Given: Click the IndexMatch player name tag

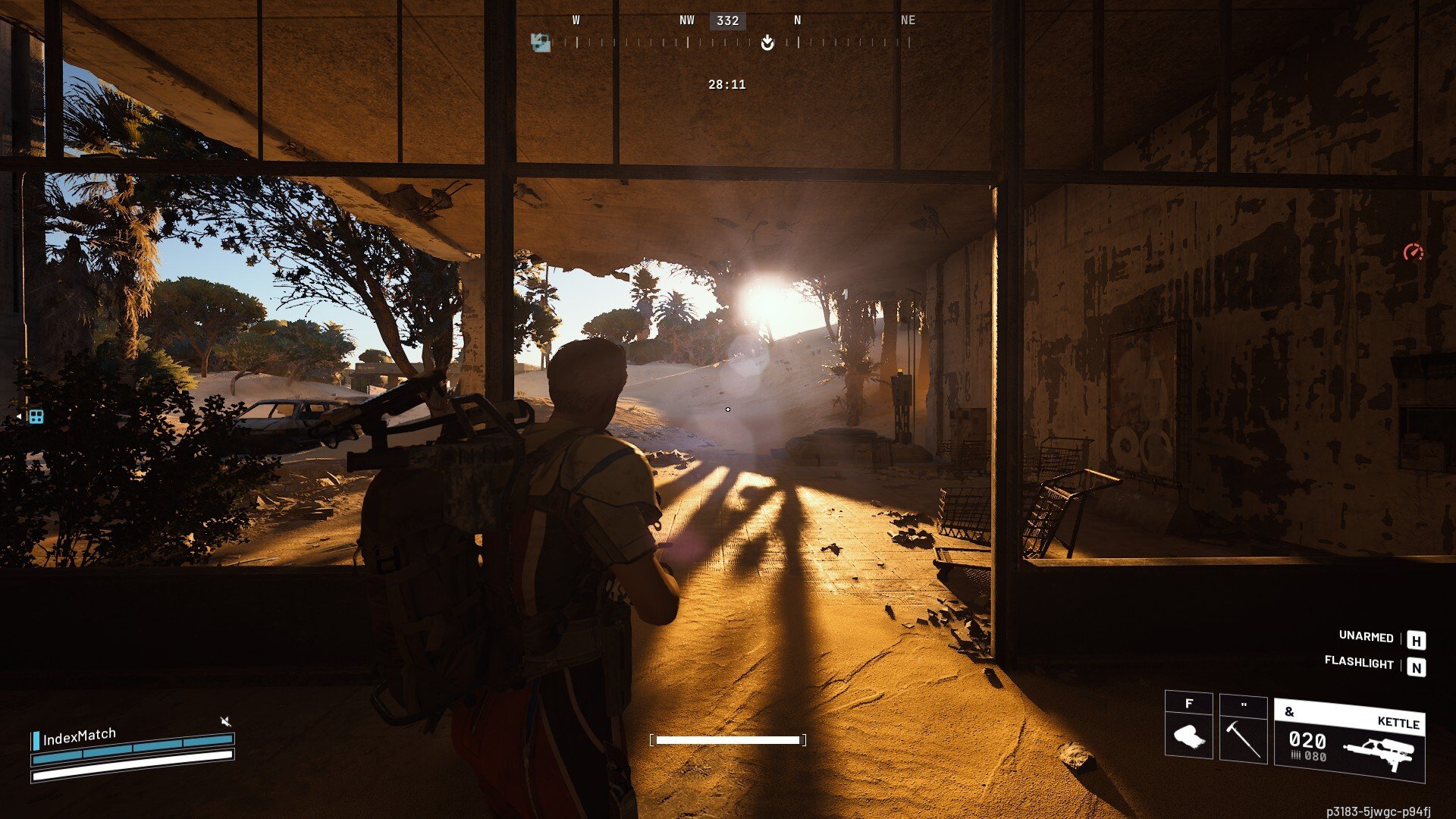Looking at the screenshot, I should [79, 737].
